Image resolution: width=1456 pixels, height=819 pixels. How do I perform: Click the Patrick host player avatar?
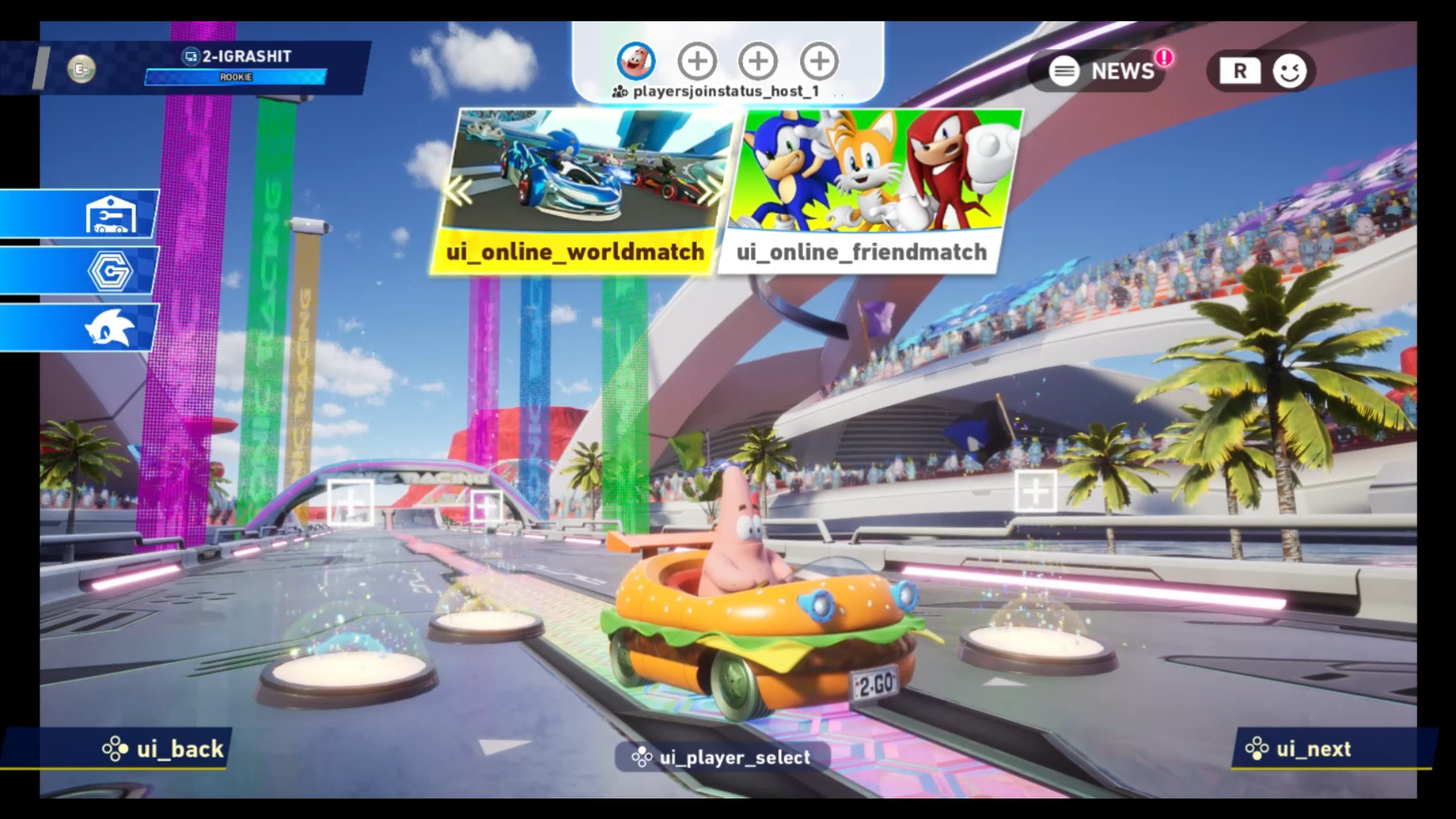[635, 61]
